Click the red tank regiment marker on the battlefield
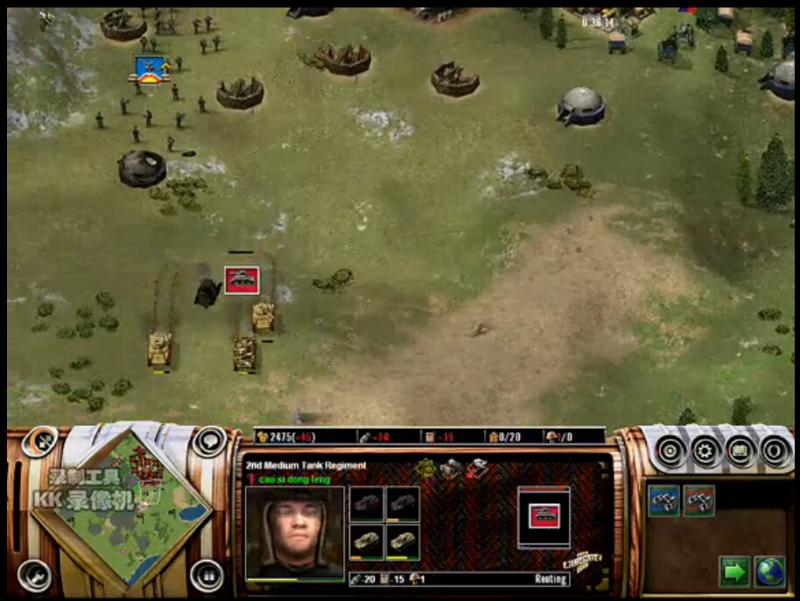 click(241, 280)
